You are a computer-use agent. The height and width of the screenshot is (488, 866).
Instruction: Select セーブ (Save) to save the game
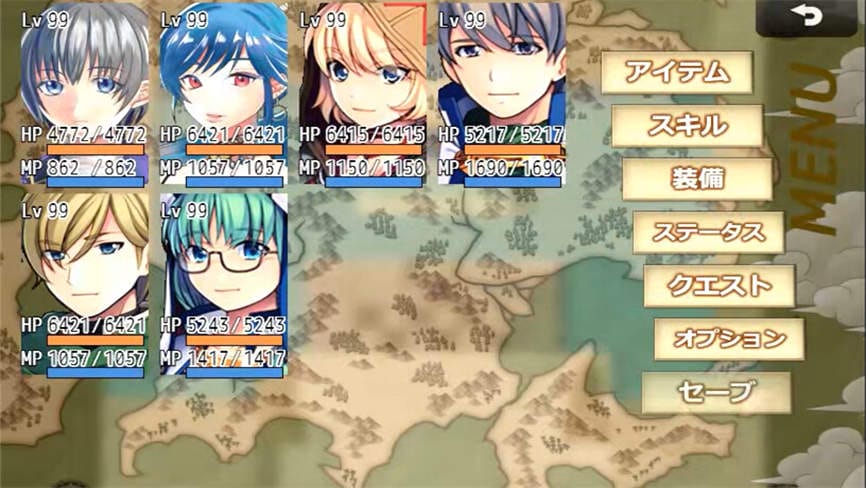click(x=715, y=393)
